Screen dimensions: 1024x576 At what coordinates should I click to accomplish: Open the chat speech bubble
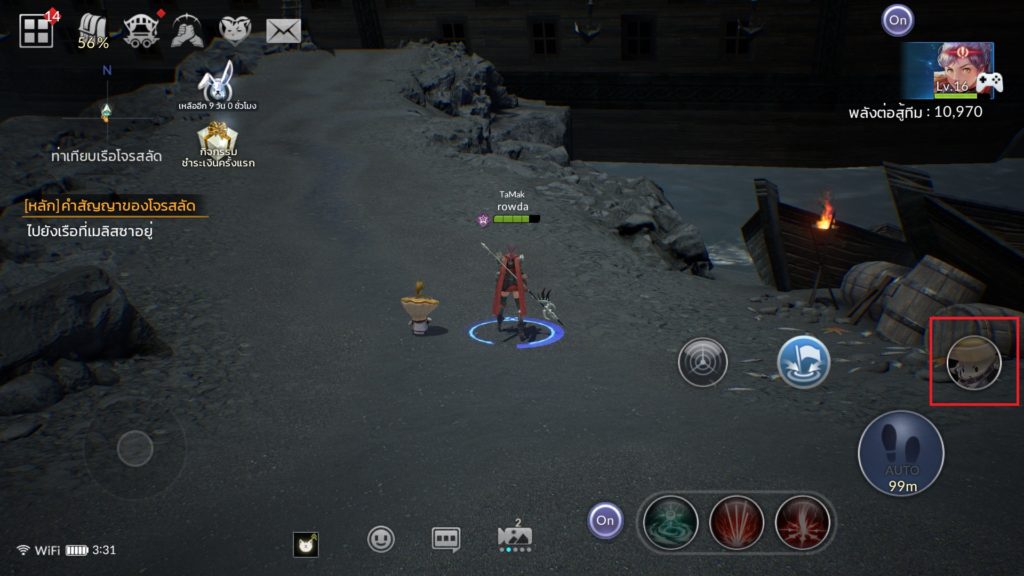tap(446, 539)
